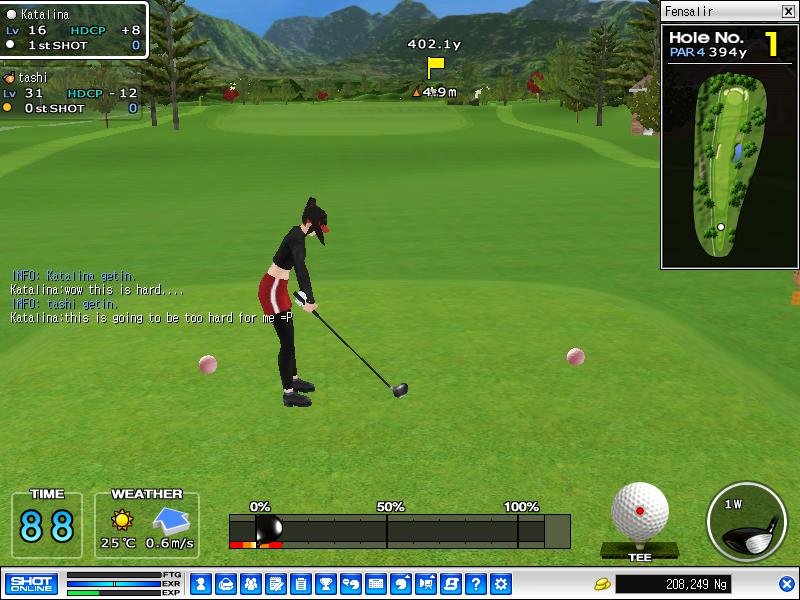800x600 pixels.
Task: Open the help question mark button
Action: (x=476, y=583)
